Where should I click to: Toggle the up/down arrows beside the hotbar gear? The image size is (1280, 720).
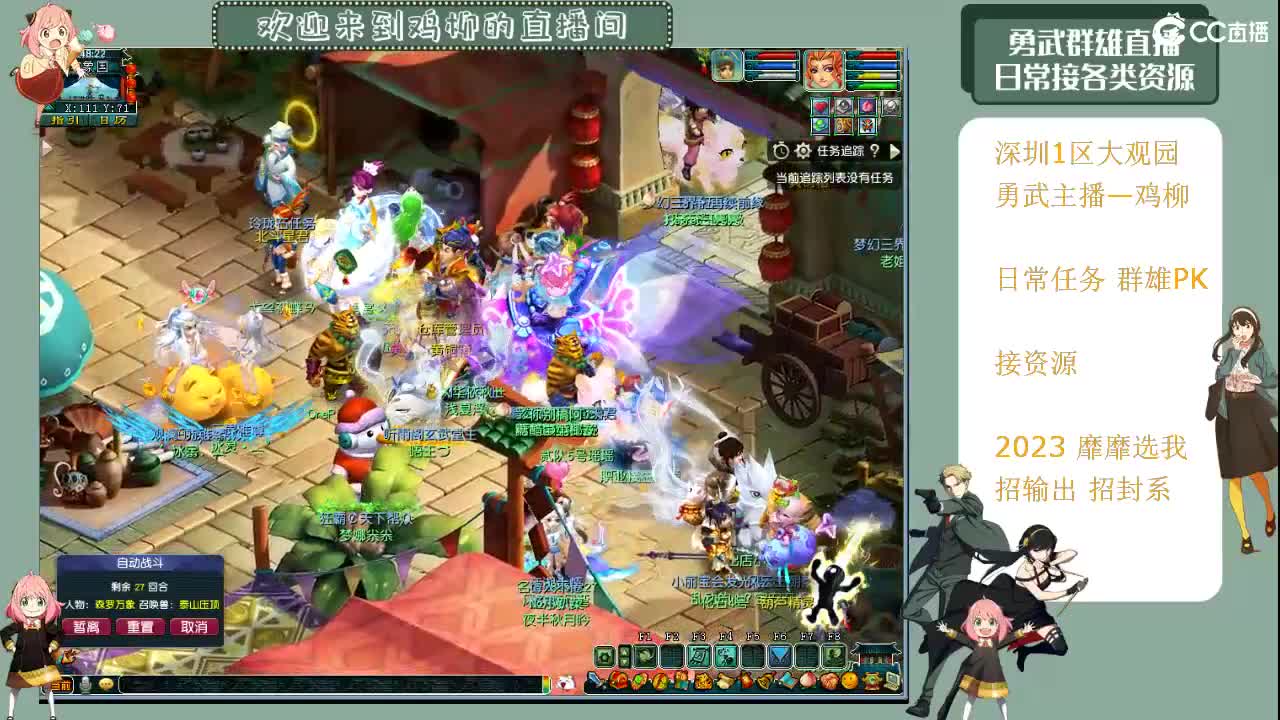(624, 657)
